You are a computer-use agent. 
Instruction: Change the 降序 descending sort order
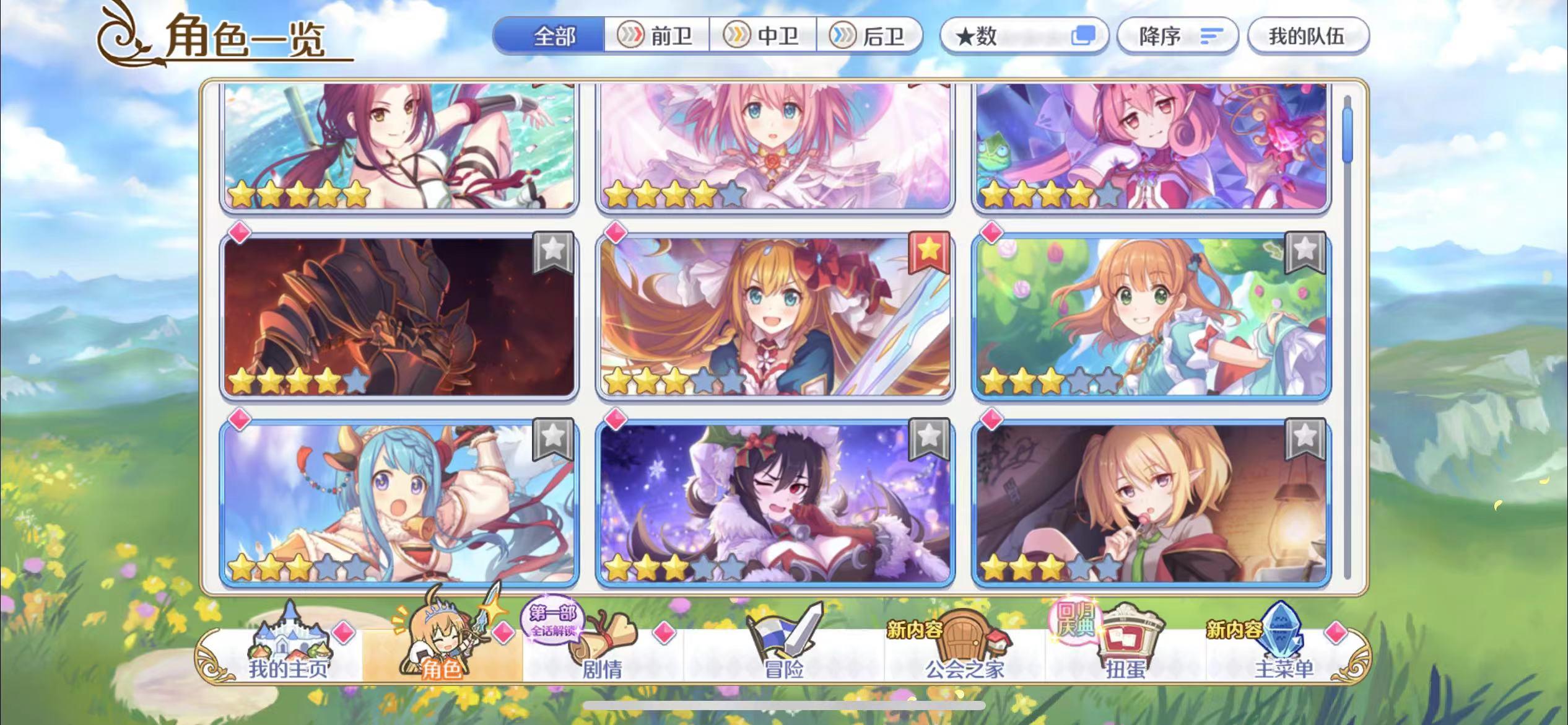tap(1177, 37)
